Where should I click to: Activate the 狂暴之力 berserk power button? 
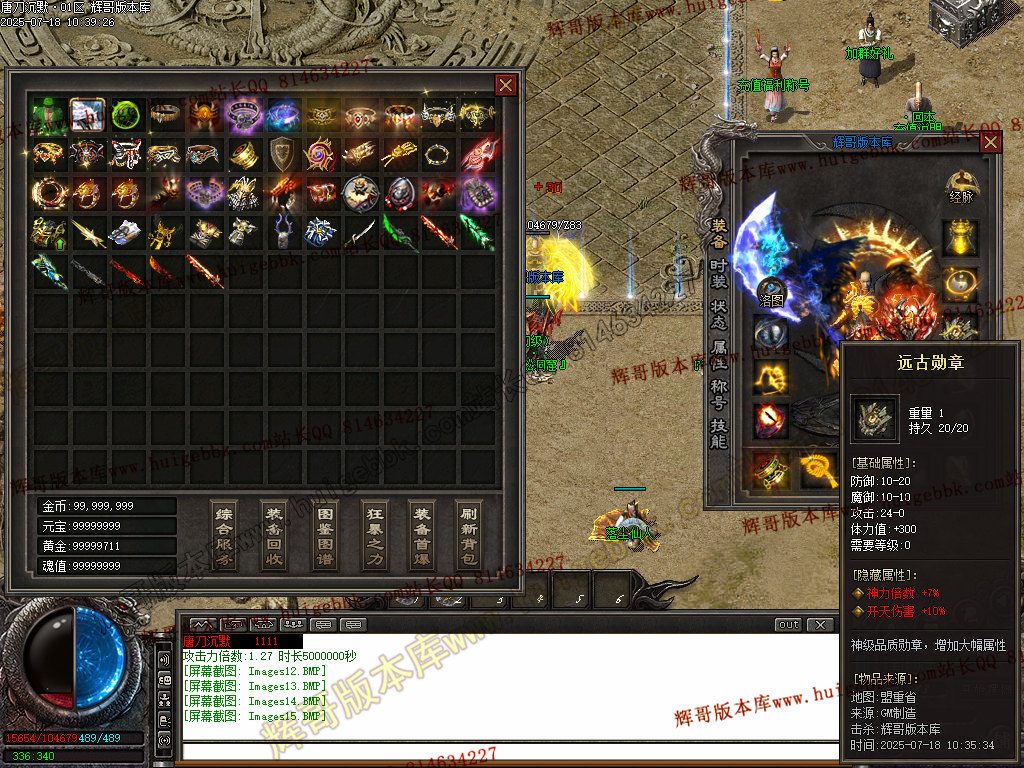tap(373, 535)
